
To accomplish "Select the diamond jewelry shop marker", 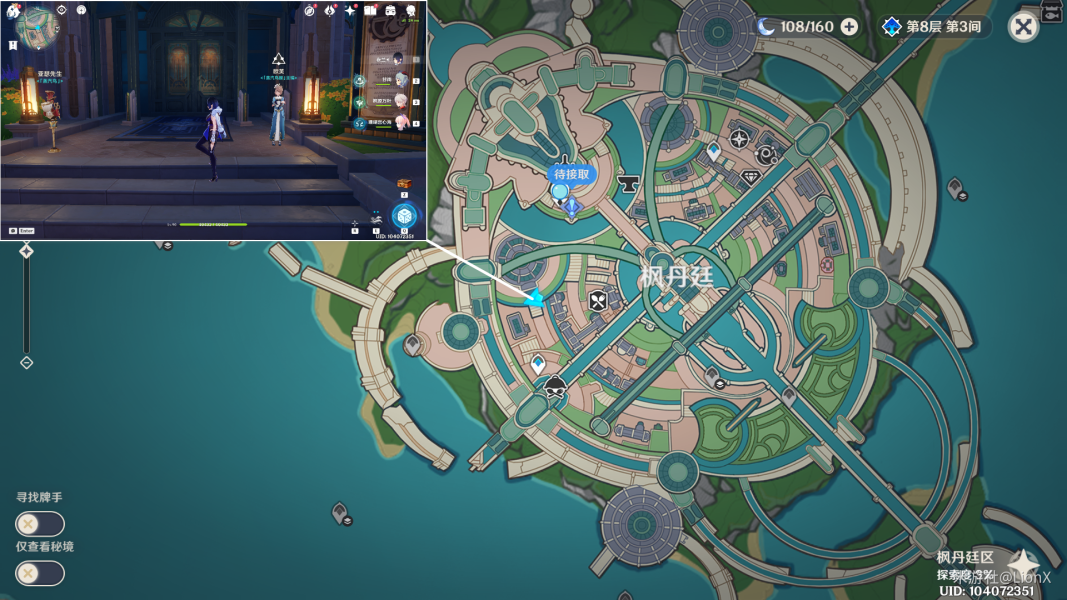I will click(x=750, y=177).
